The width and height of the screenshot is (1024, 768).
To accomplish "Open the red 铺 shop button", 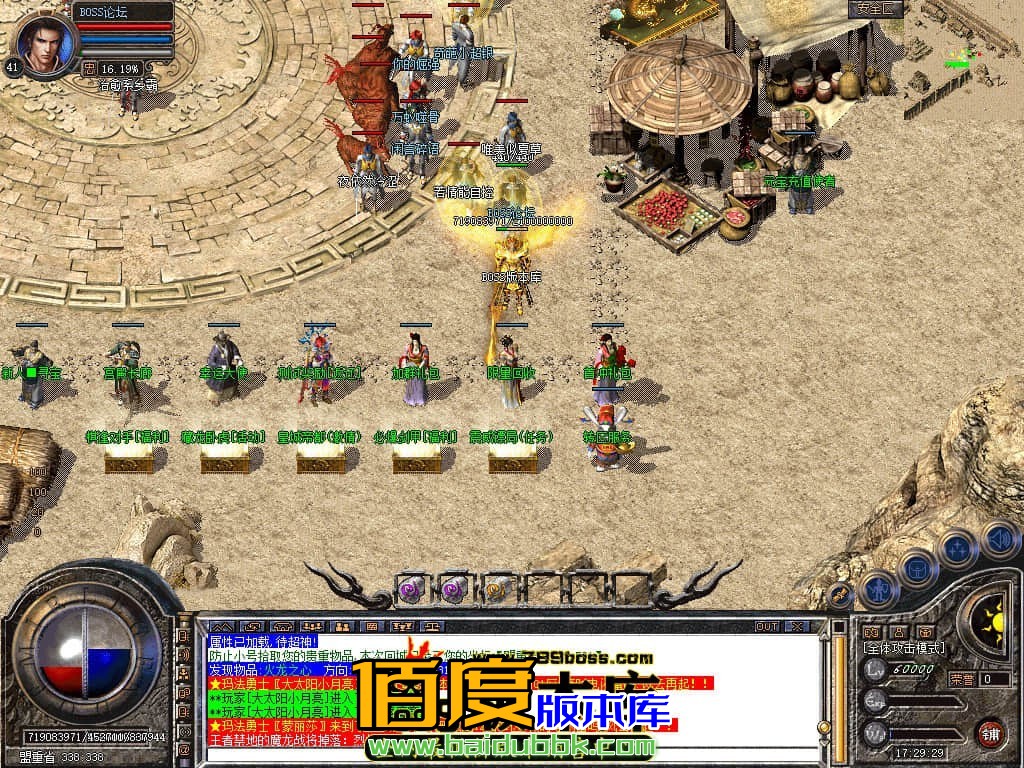I will point(990,733).
